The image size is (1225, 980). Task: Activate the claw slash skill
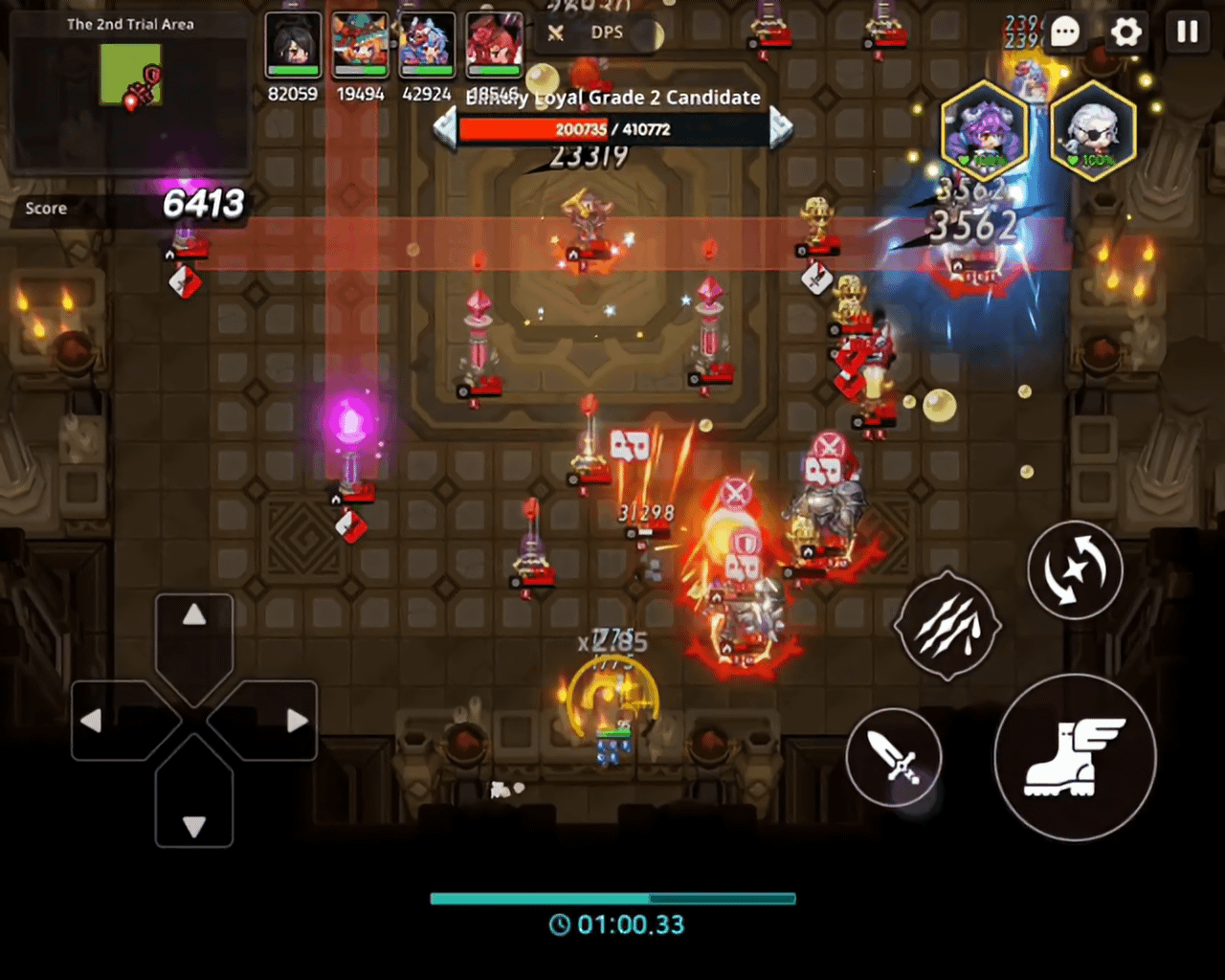click(947, 626)
